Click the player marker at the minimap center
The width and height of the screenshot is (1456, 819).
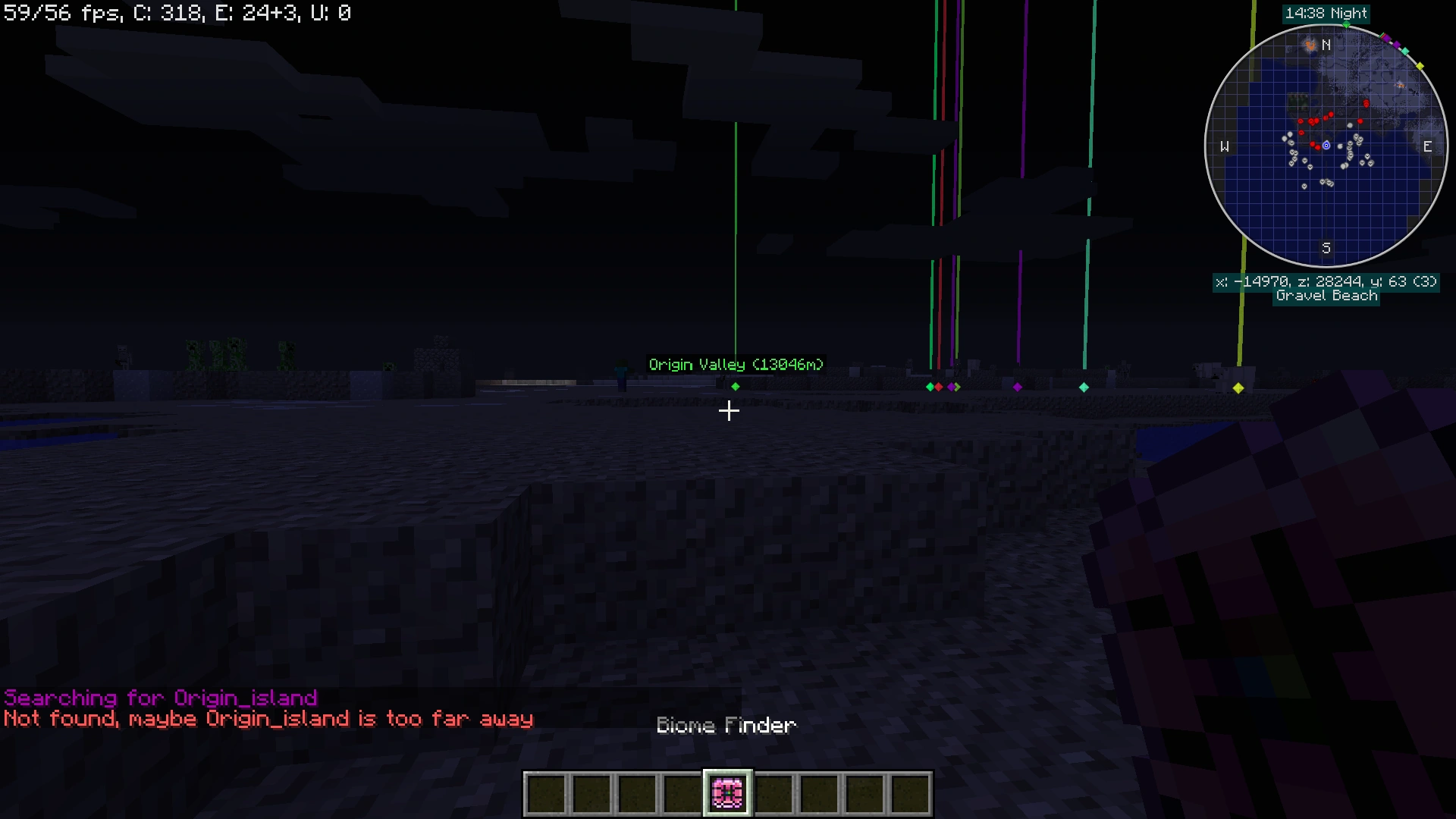click(x=1326, y=144)
